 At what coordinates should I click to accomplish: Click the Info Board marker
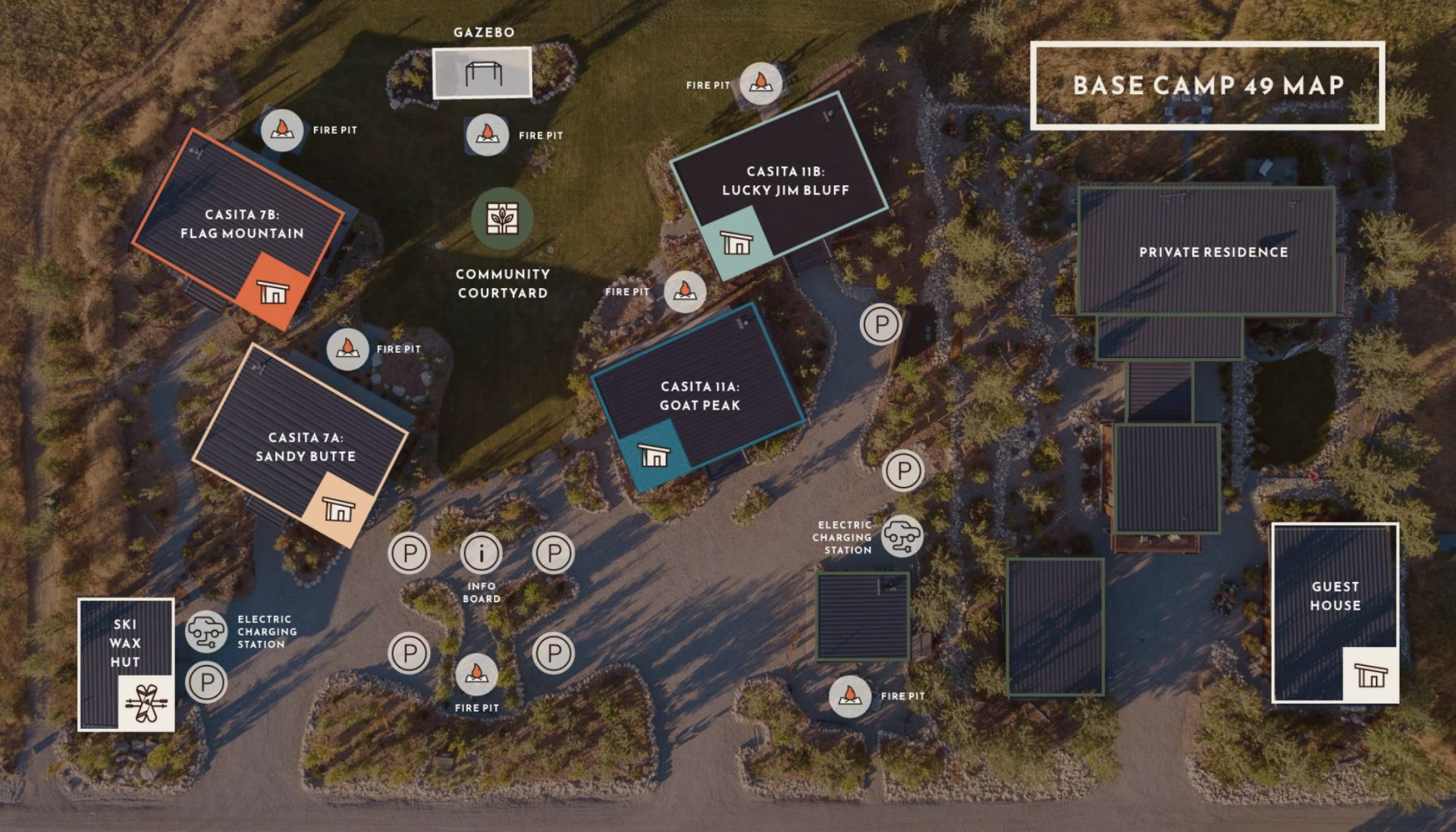[x=482, y=553]
